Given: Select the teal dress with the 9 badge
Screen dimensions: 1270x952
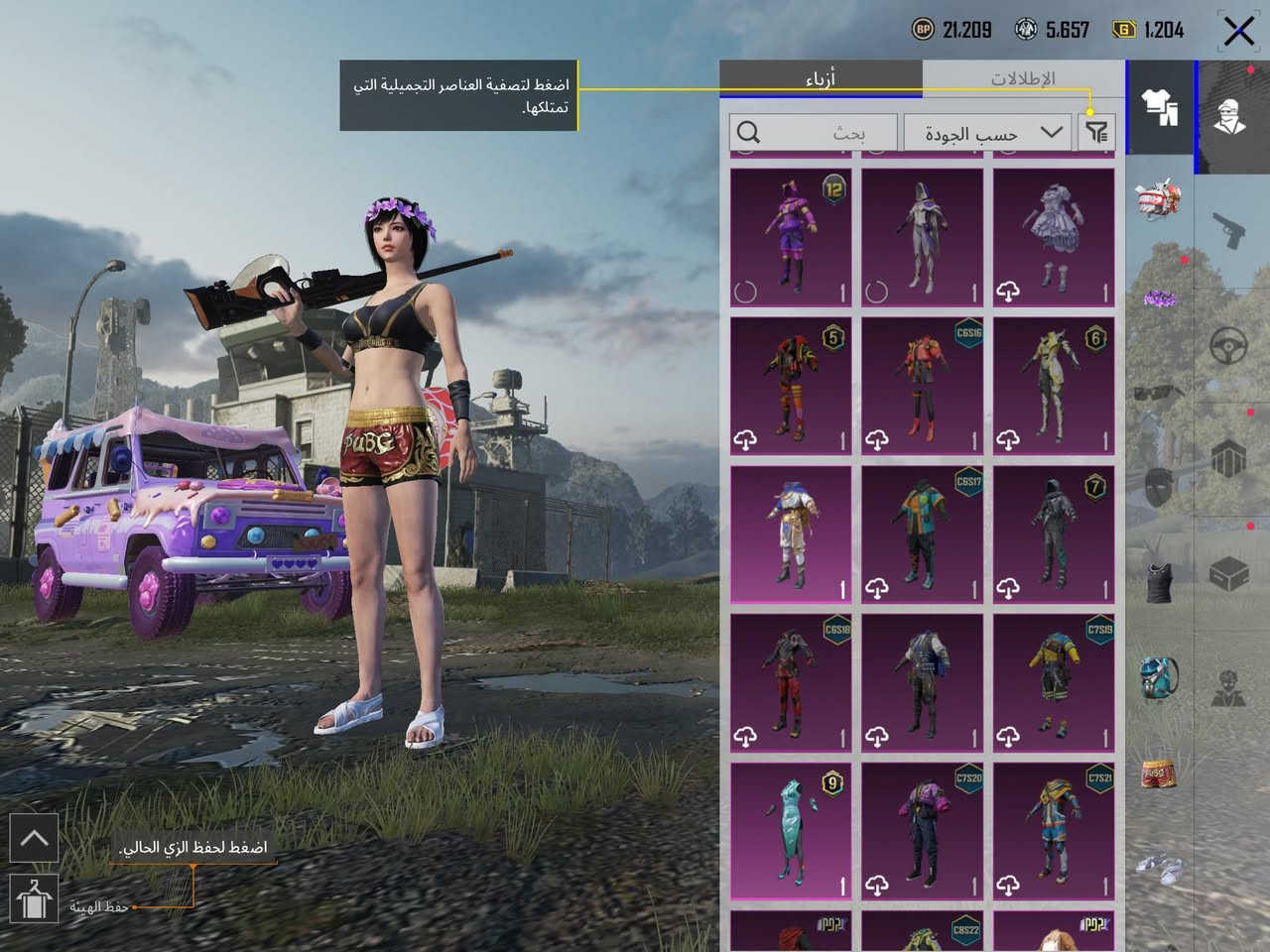Looking at the screenshot, I should pos(791,831).
